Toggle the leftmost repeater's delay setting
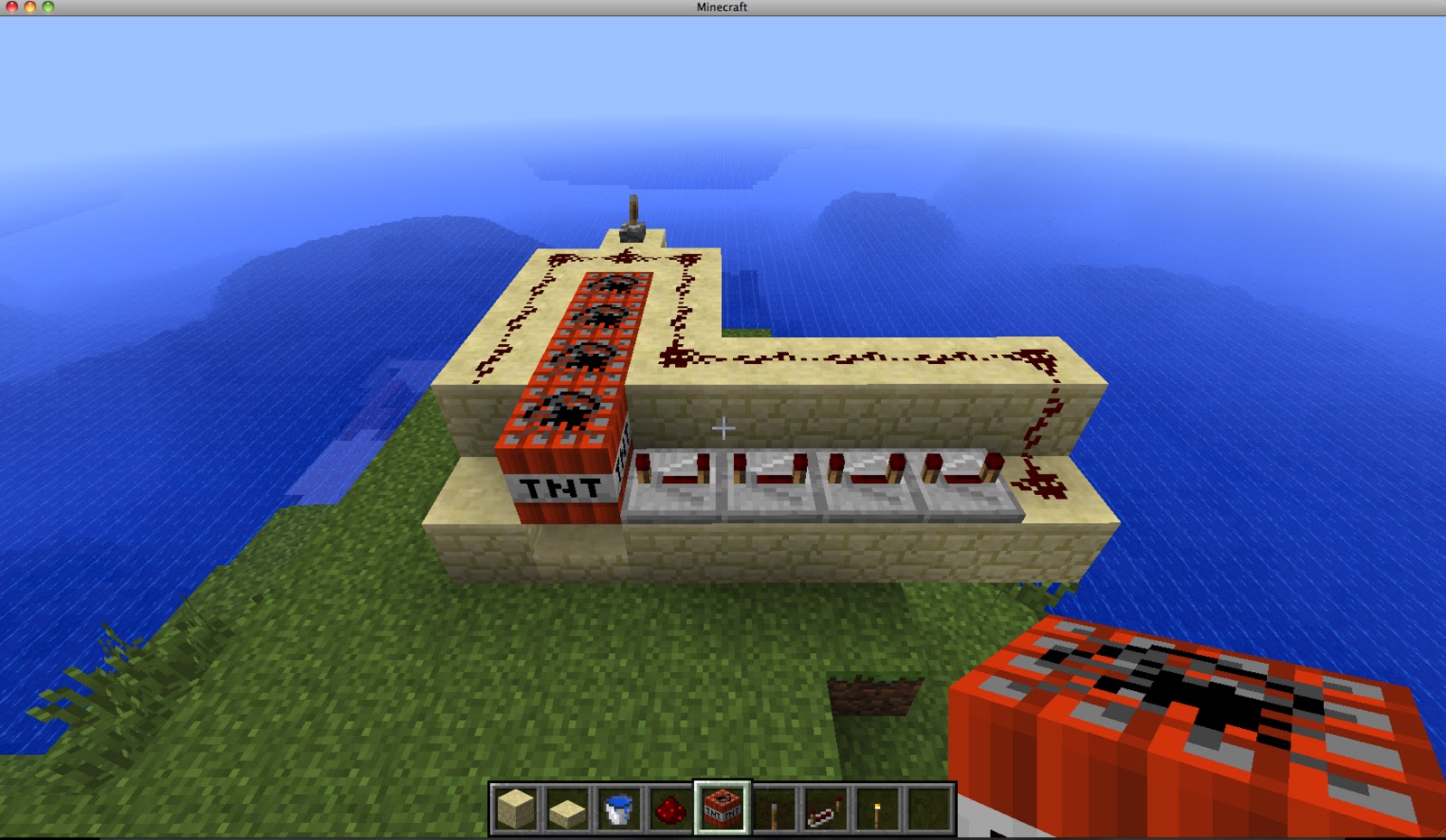The height and width of the screenshot is (840, 1446). click(x=678, y=479)
